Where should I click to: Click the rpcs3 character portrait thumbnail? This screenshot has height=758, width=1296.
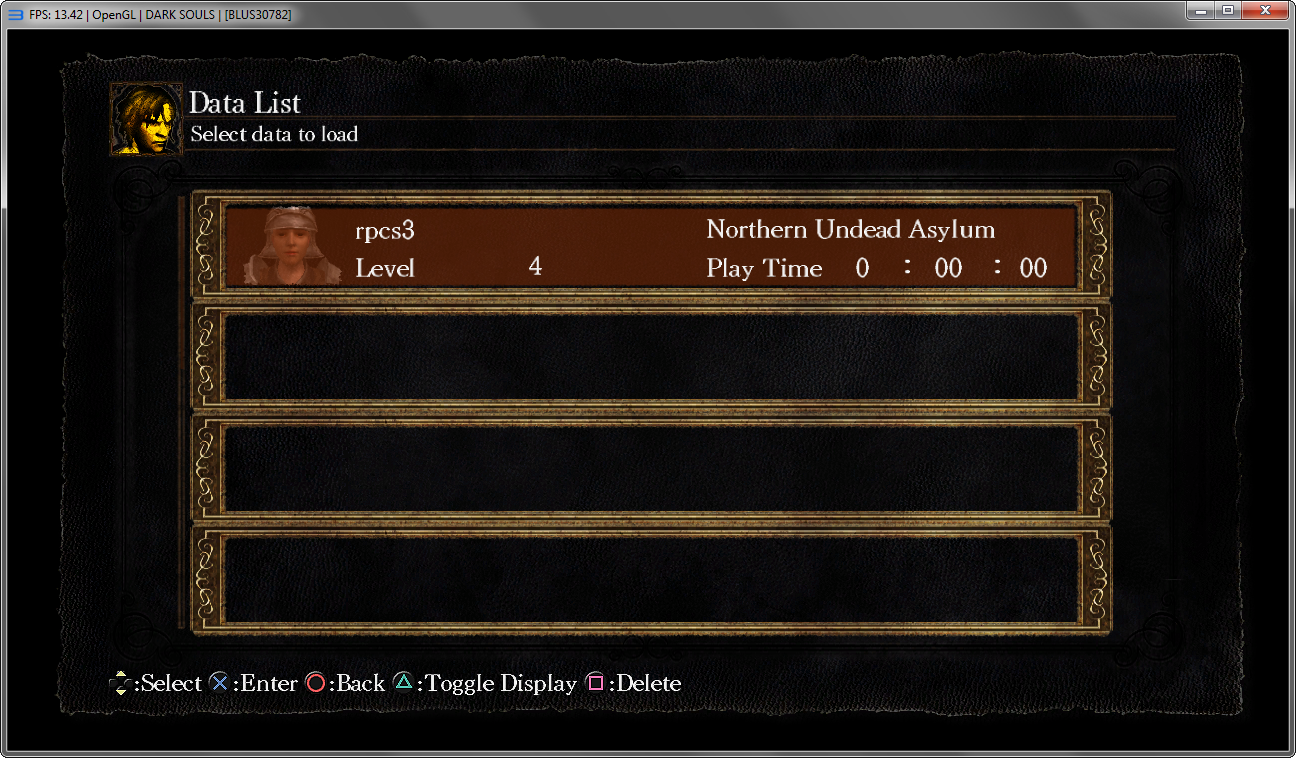coord(290,247)
